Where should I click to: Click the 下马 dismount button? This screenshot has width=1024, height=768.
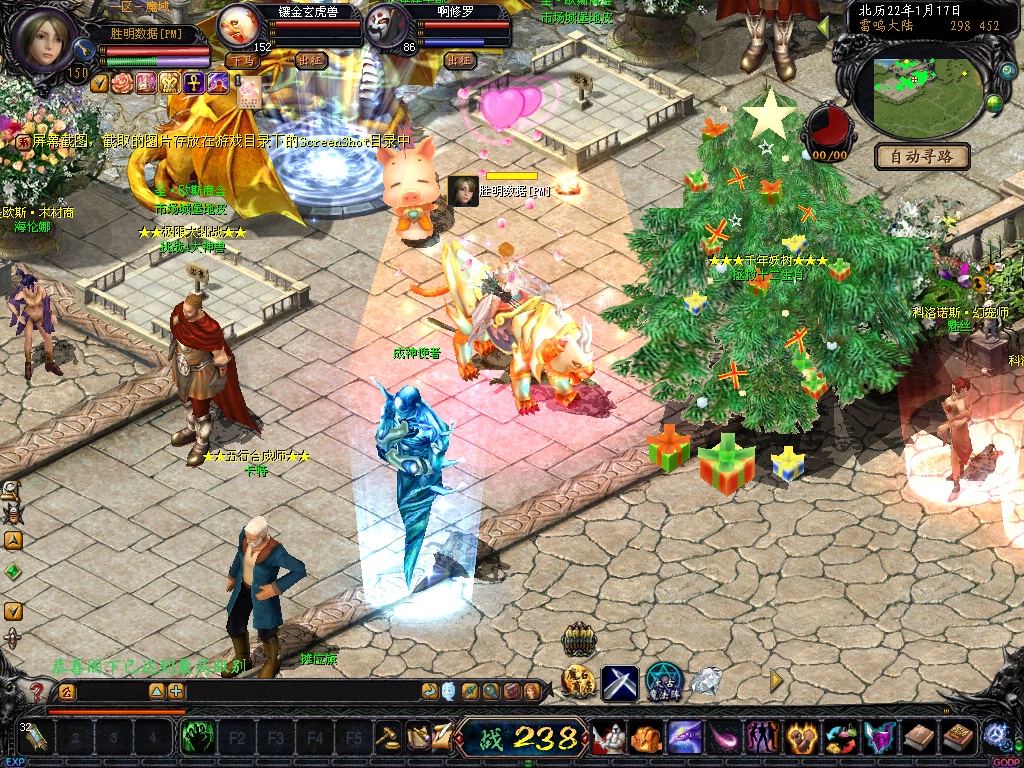(x=242, y=60)
